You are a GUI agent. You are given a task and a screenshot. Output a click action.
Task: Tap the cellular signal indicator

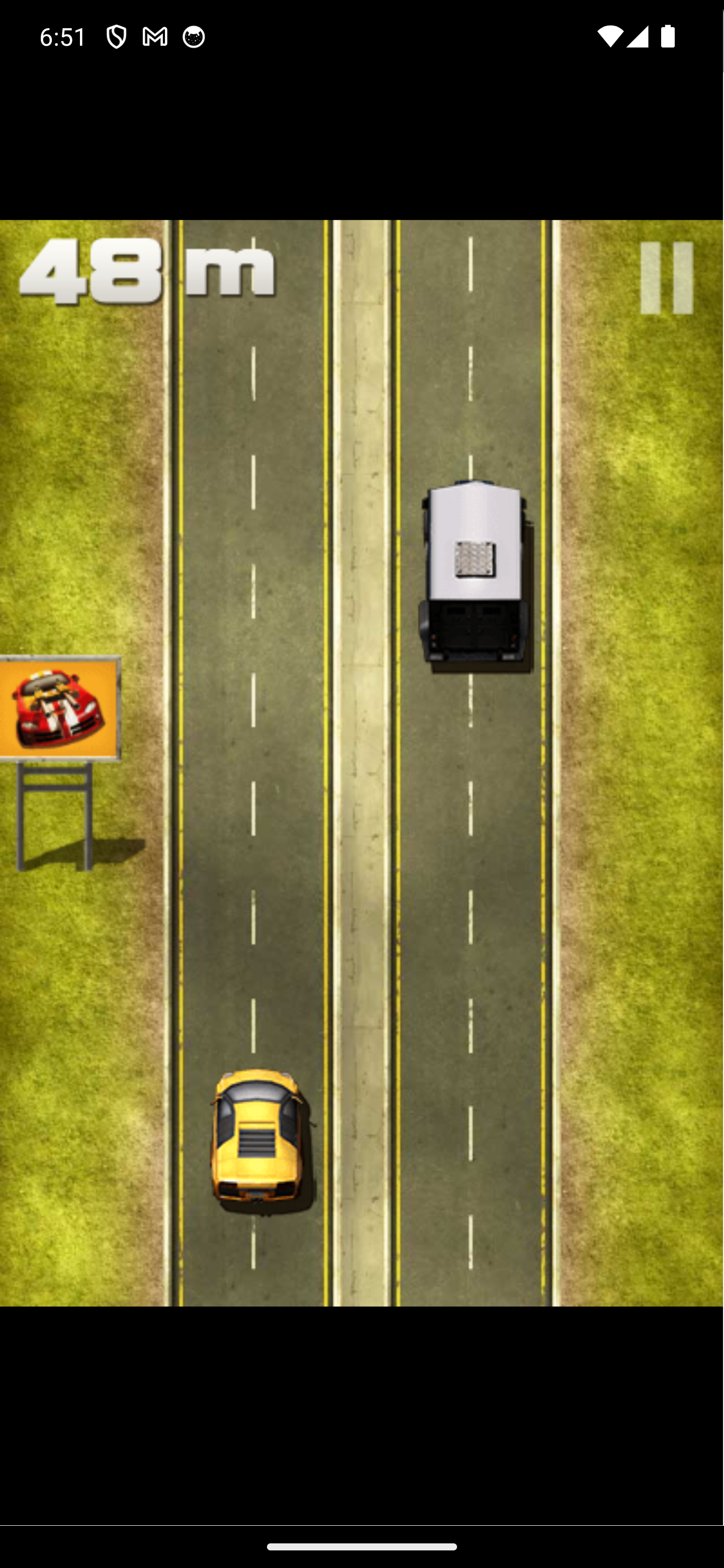coord(637,37)
